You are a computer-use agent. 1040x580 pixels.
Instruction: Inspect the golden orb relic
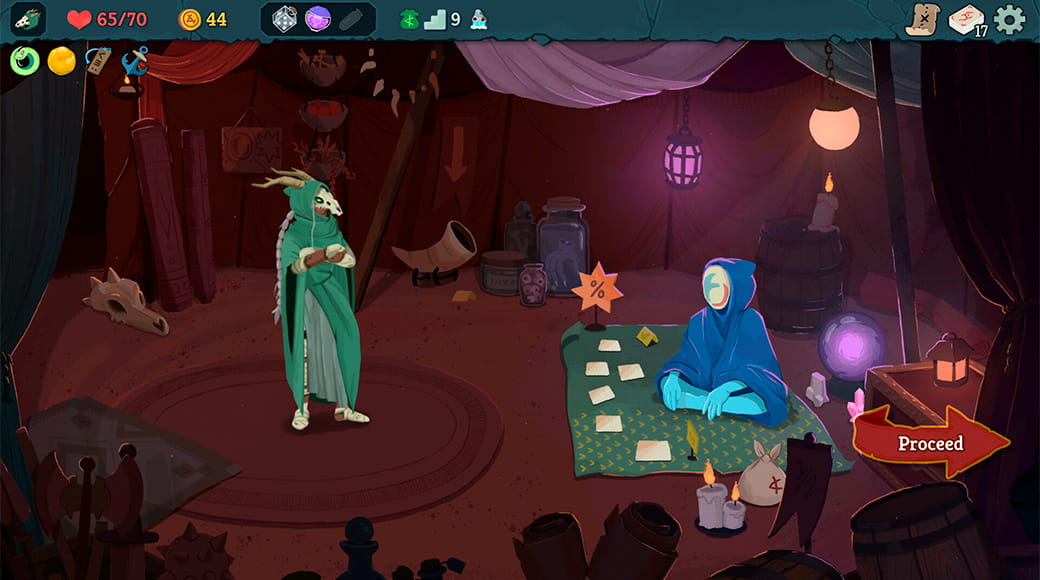pyautogui.click(x=62, y=61)
